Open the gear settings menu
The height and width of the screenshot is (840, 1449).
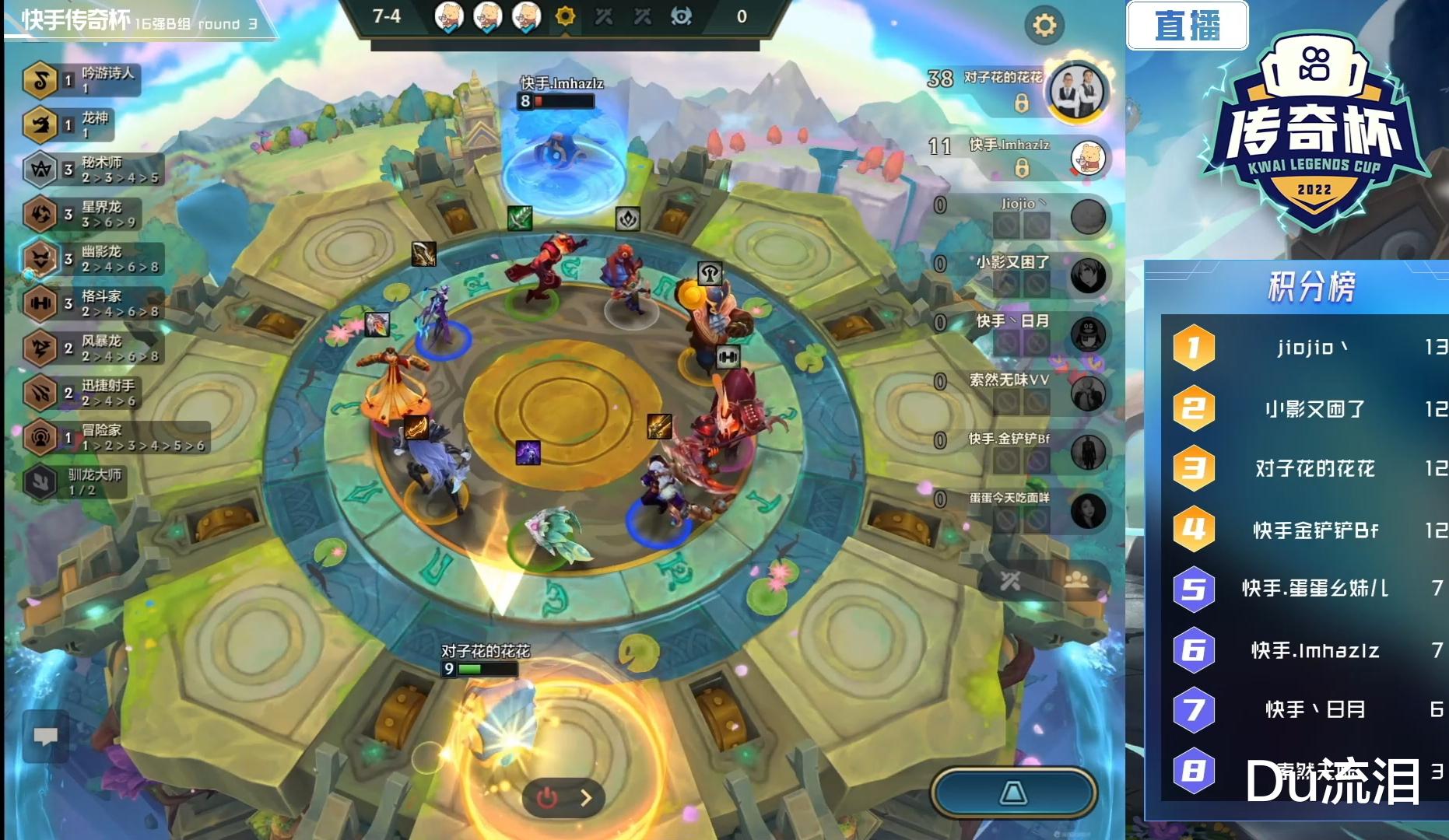pyautogui.click(x=1044, y=26)
